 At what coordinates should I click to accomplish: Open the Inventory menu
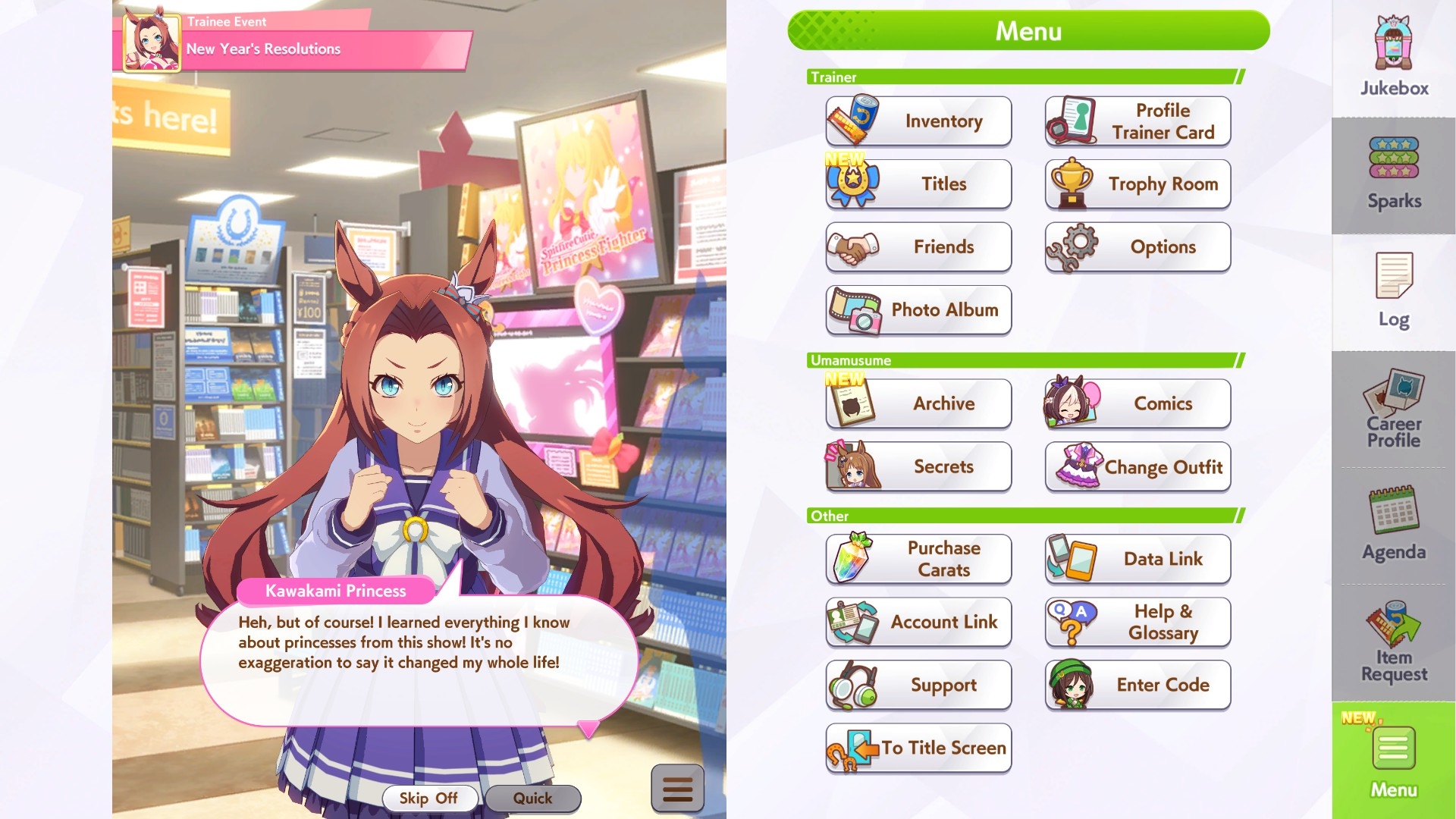pos(918,121)
